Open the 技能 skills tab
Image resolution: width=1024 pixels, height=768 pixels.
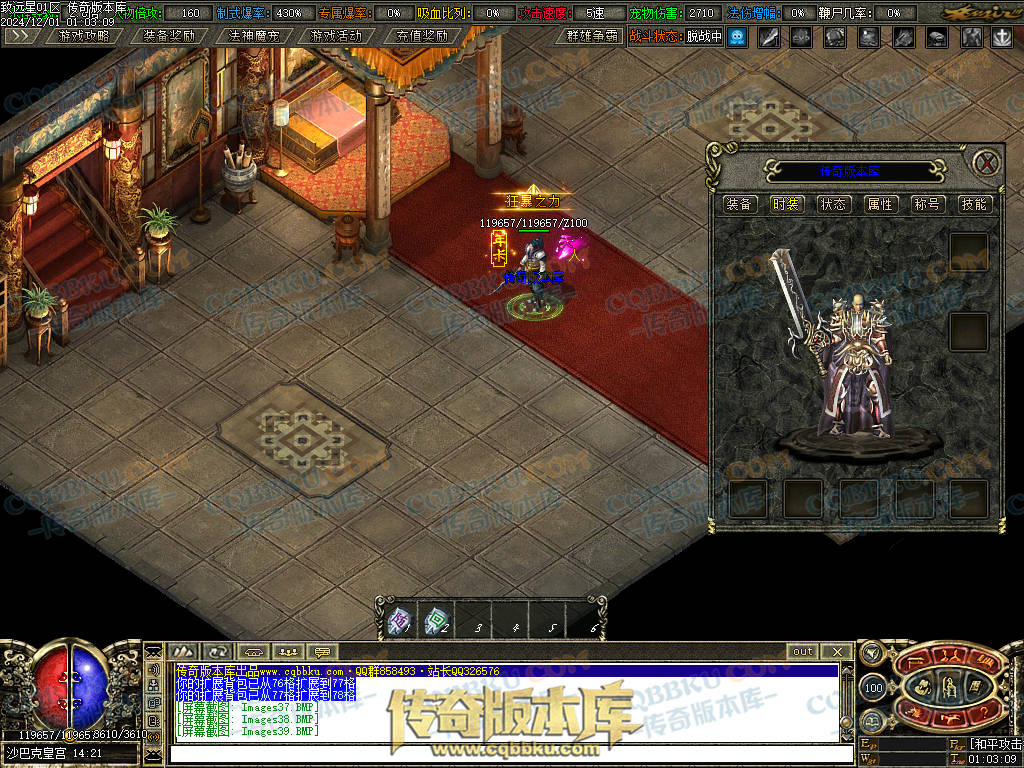(974, 204)
